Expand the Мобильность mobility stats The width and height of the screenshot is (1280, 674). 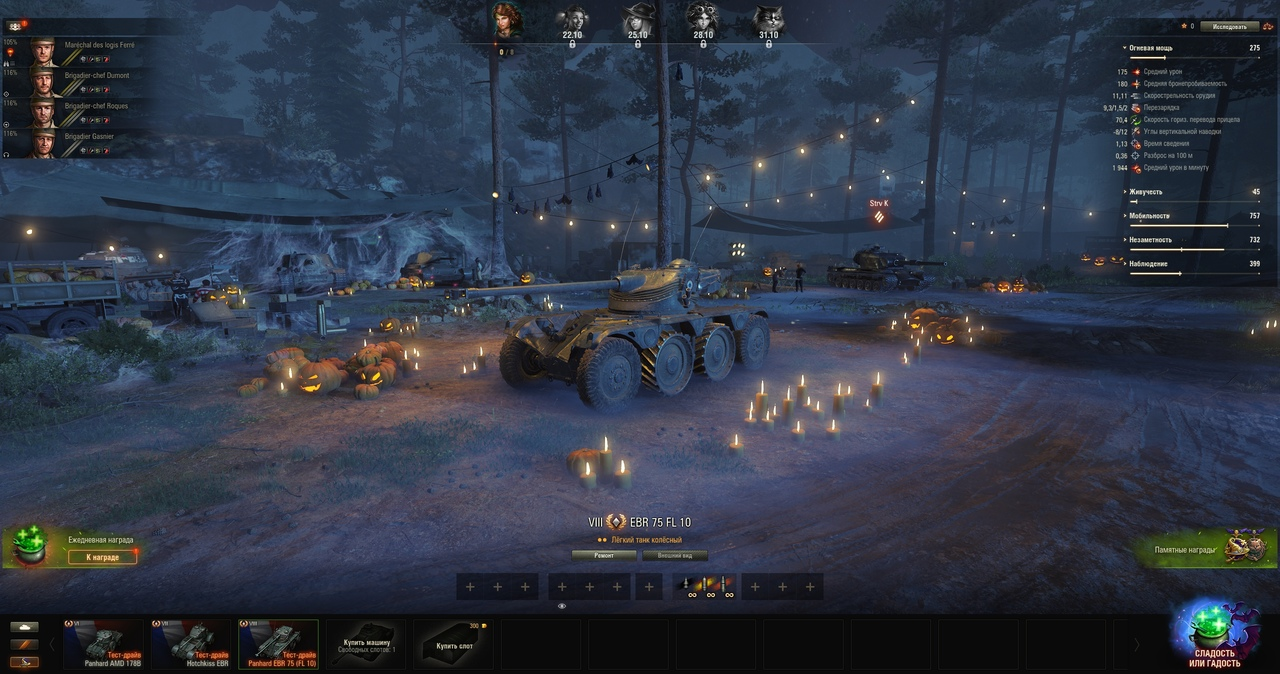point(1150,216)
